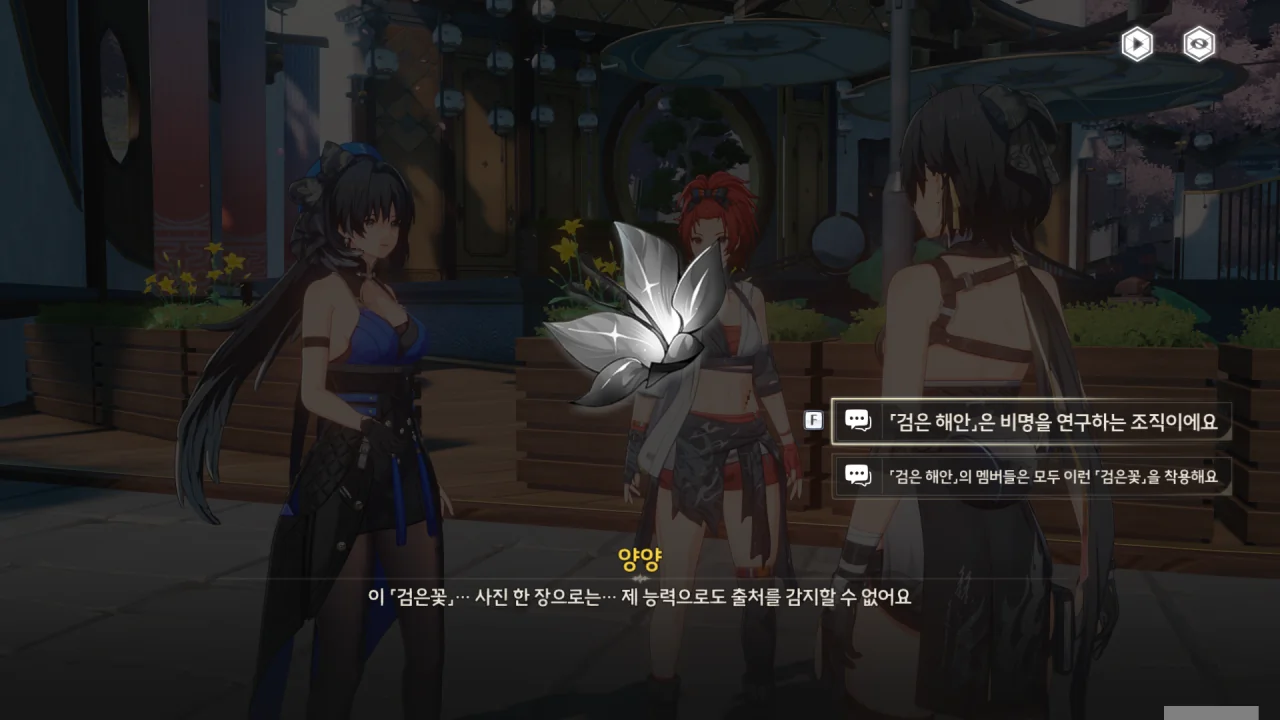Choose reply '검은 해안은 비명을 연구하는 조직이에요'
1280x720 pixels.
click(1031, 422)
